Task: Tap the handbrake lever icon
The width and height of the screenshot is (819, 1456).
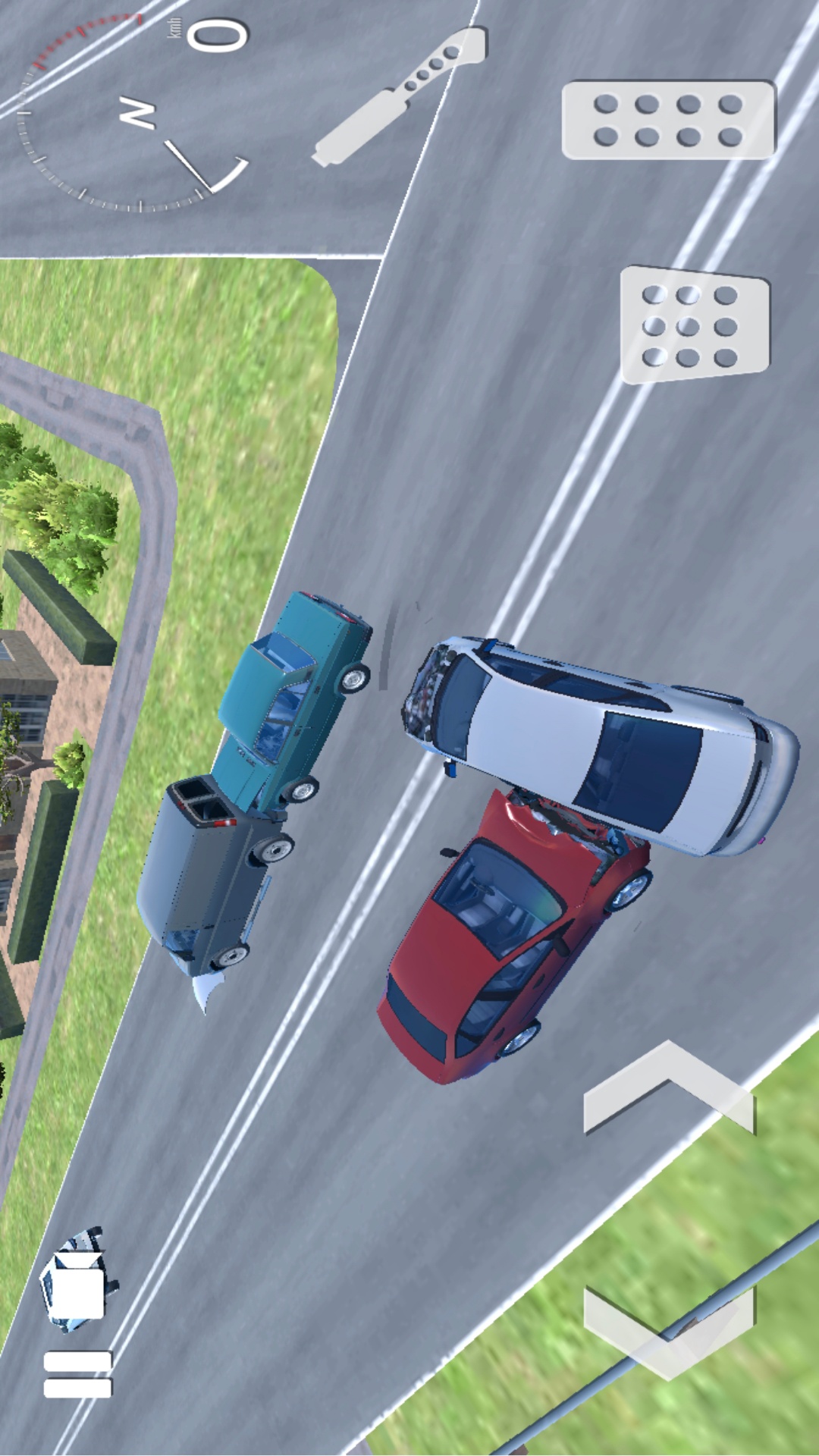Action: (399, 96)
